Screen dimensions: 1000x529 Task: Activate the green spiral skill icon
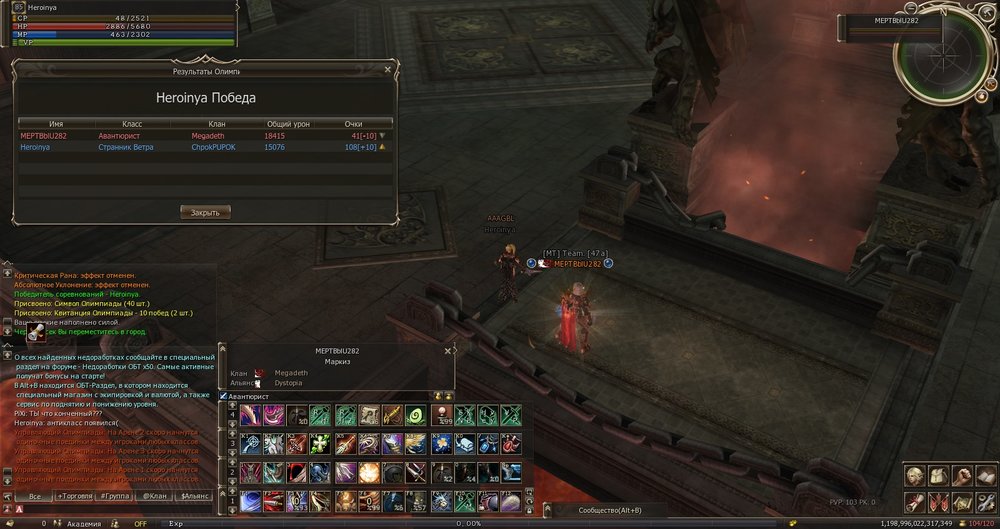417,415
